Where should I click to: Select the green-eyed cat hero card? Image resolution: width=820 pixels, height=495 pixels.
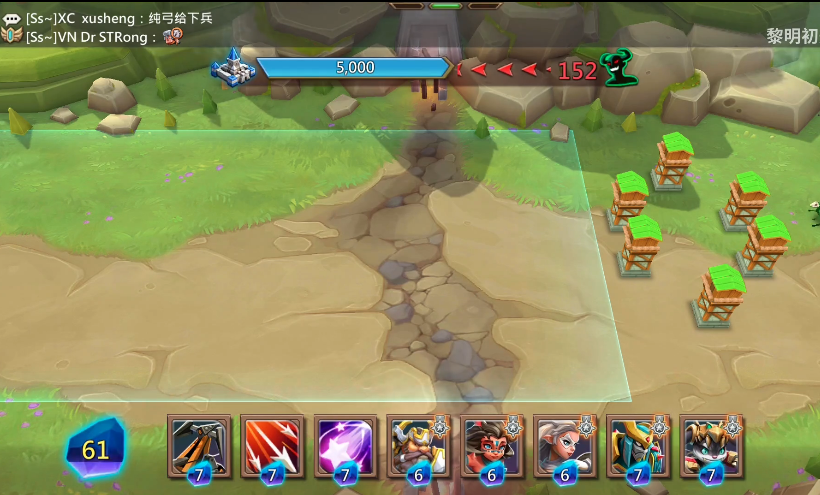[x=710, y=445]
